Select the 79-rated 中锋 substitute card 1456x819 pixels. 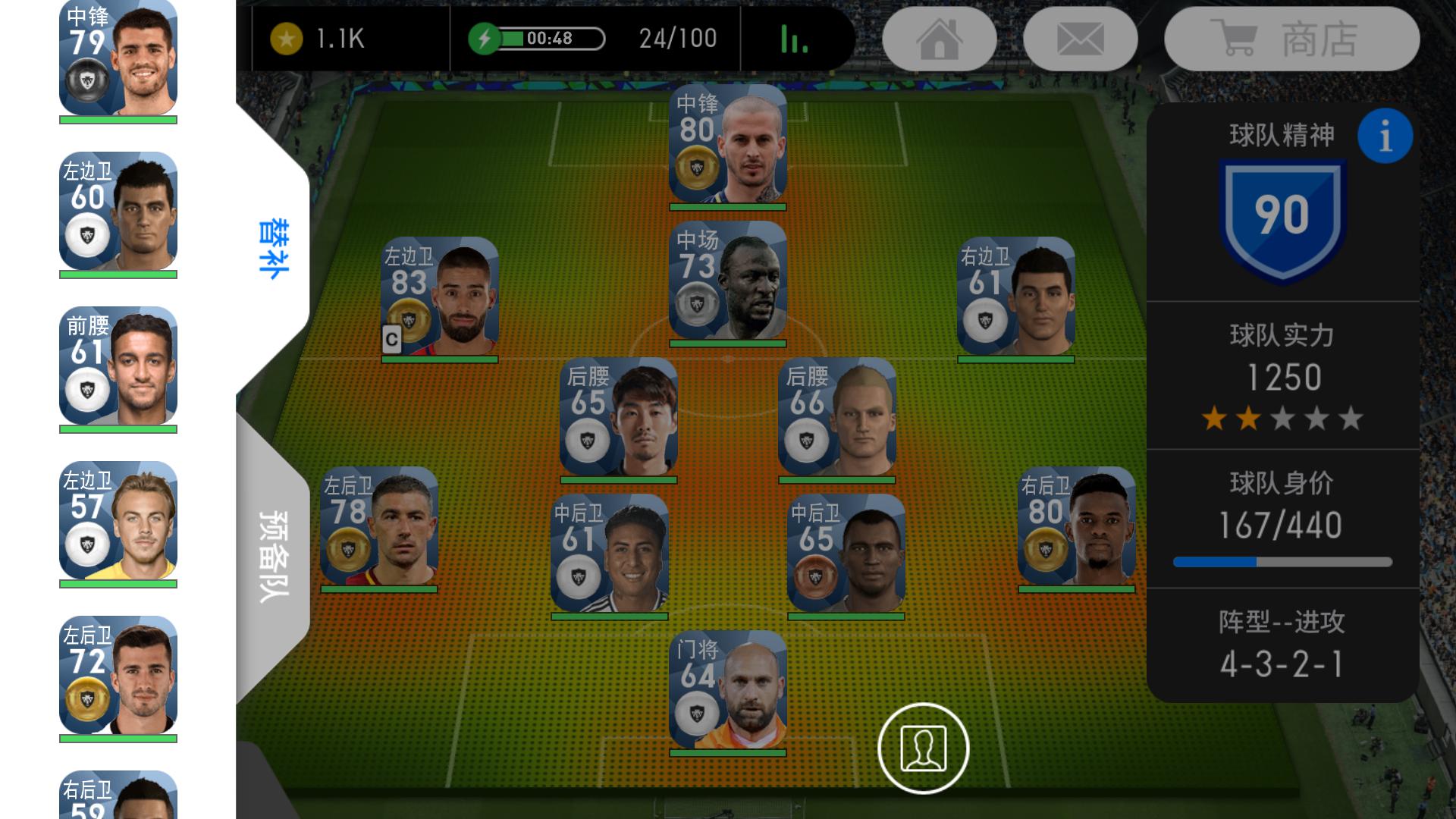(x=118, y=58)
